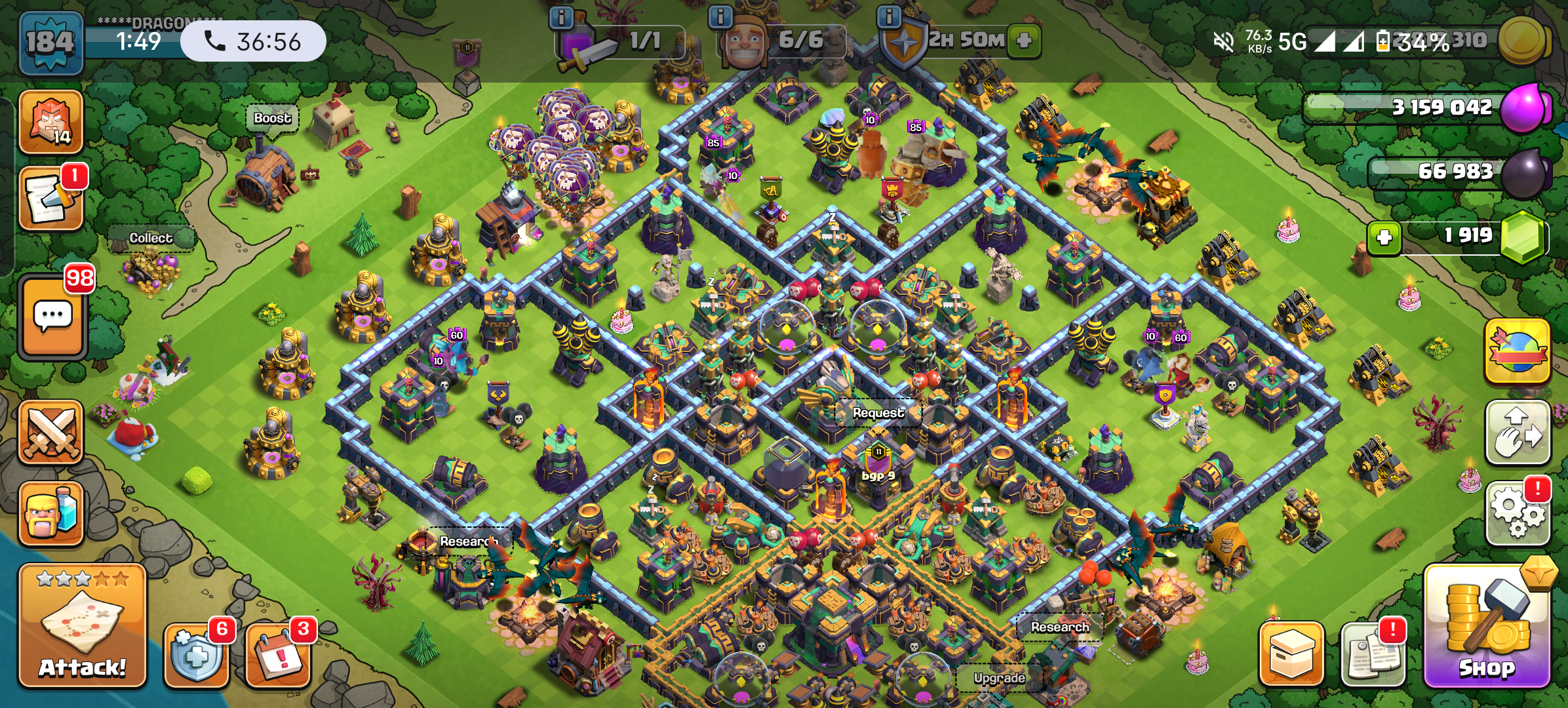1568x708 pixels.
Task: Open the Shop
Action: tap(1487, 629)
